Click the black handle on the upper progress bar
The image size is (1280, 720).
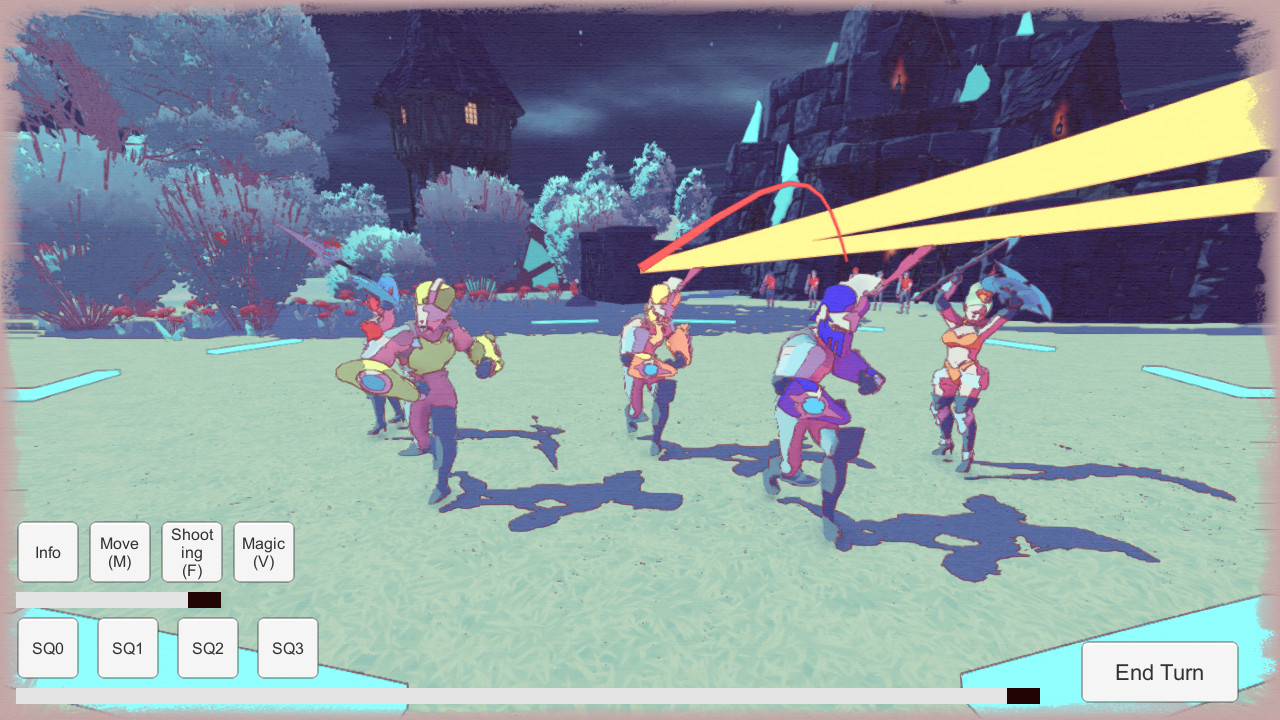pos(203,598)
